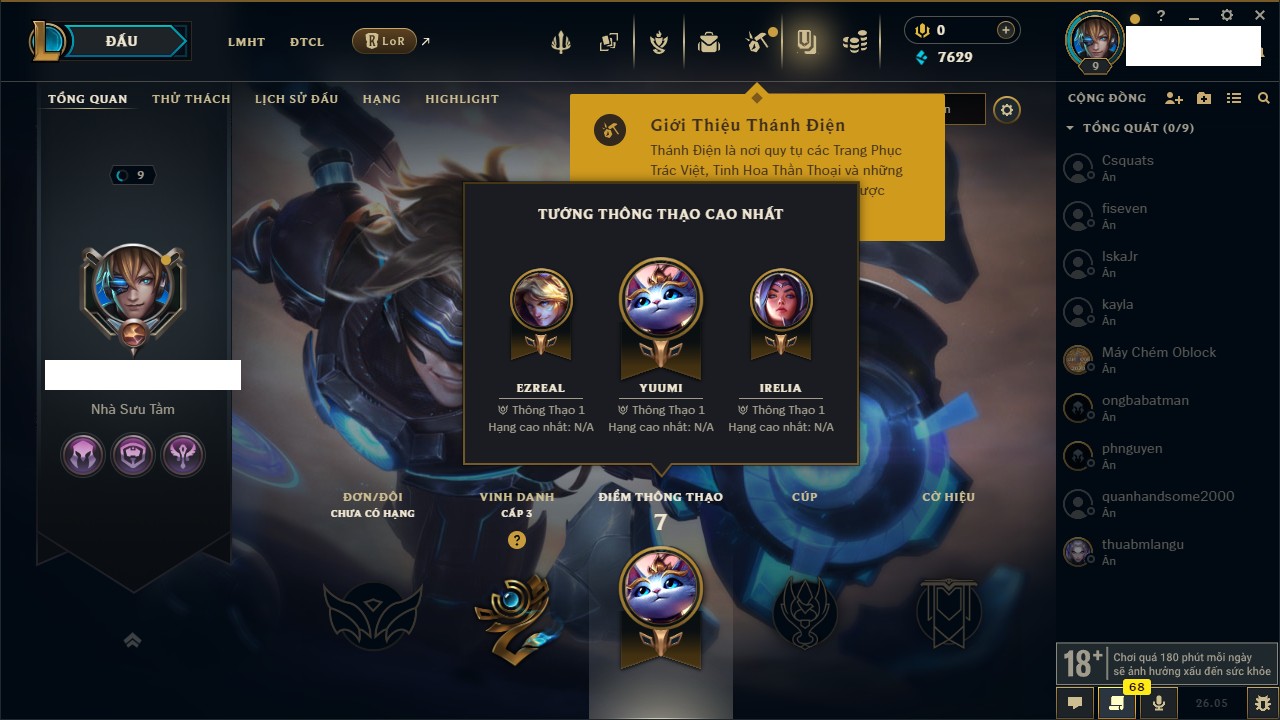Screen dimensions: 1280x720
Task: Launch LoR from the top bar
Action: coord(385,41)
